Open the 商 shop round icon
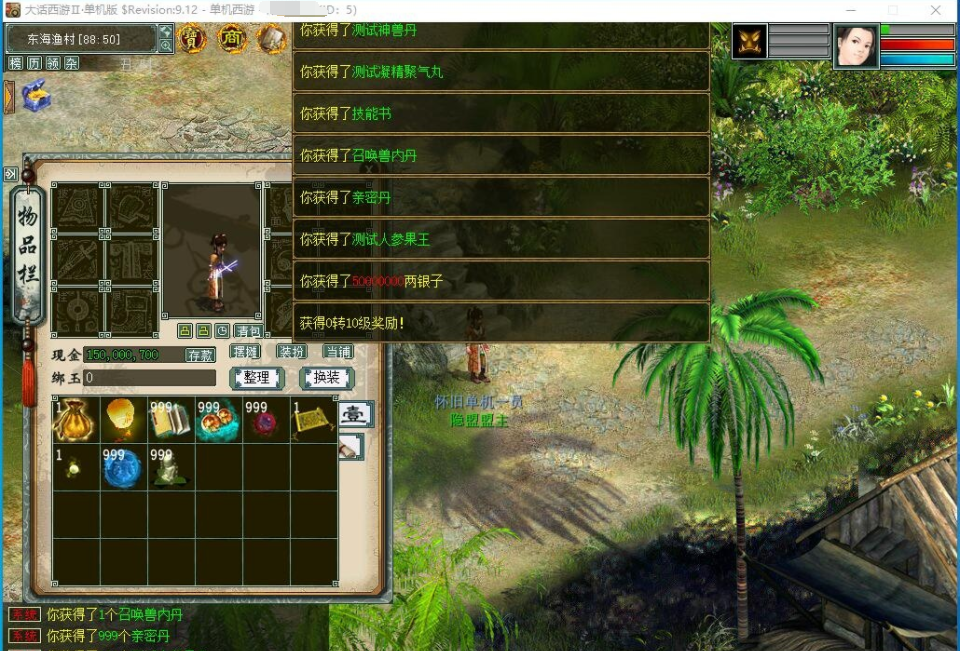 click(232, 39)
